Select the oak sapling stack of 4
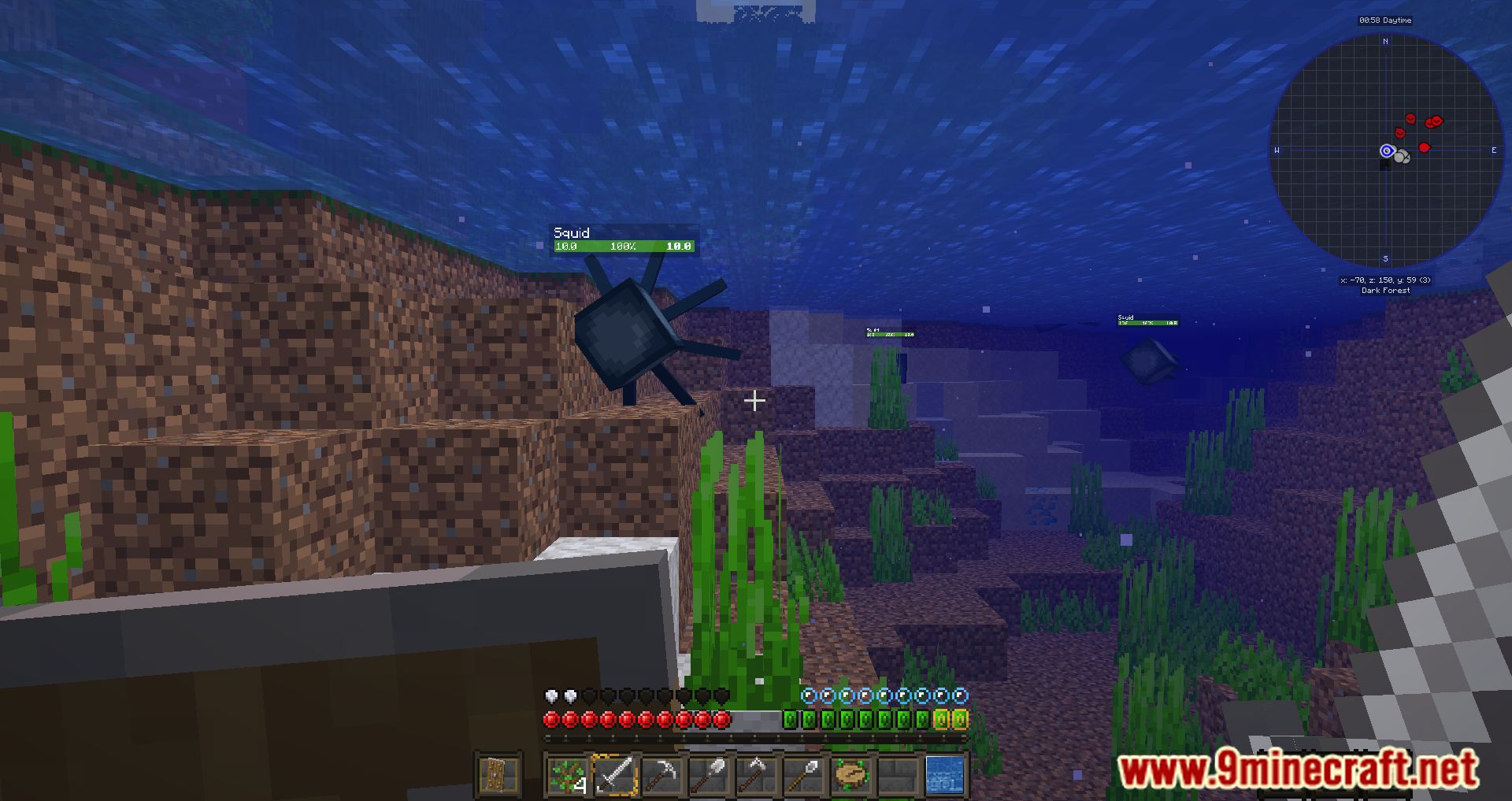Viewport: 1512px width, 801px height. click(567, 774)
